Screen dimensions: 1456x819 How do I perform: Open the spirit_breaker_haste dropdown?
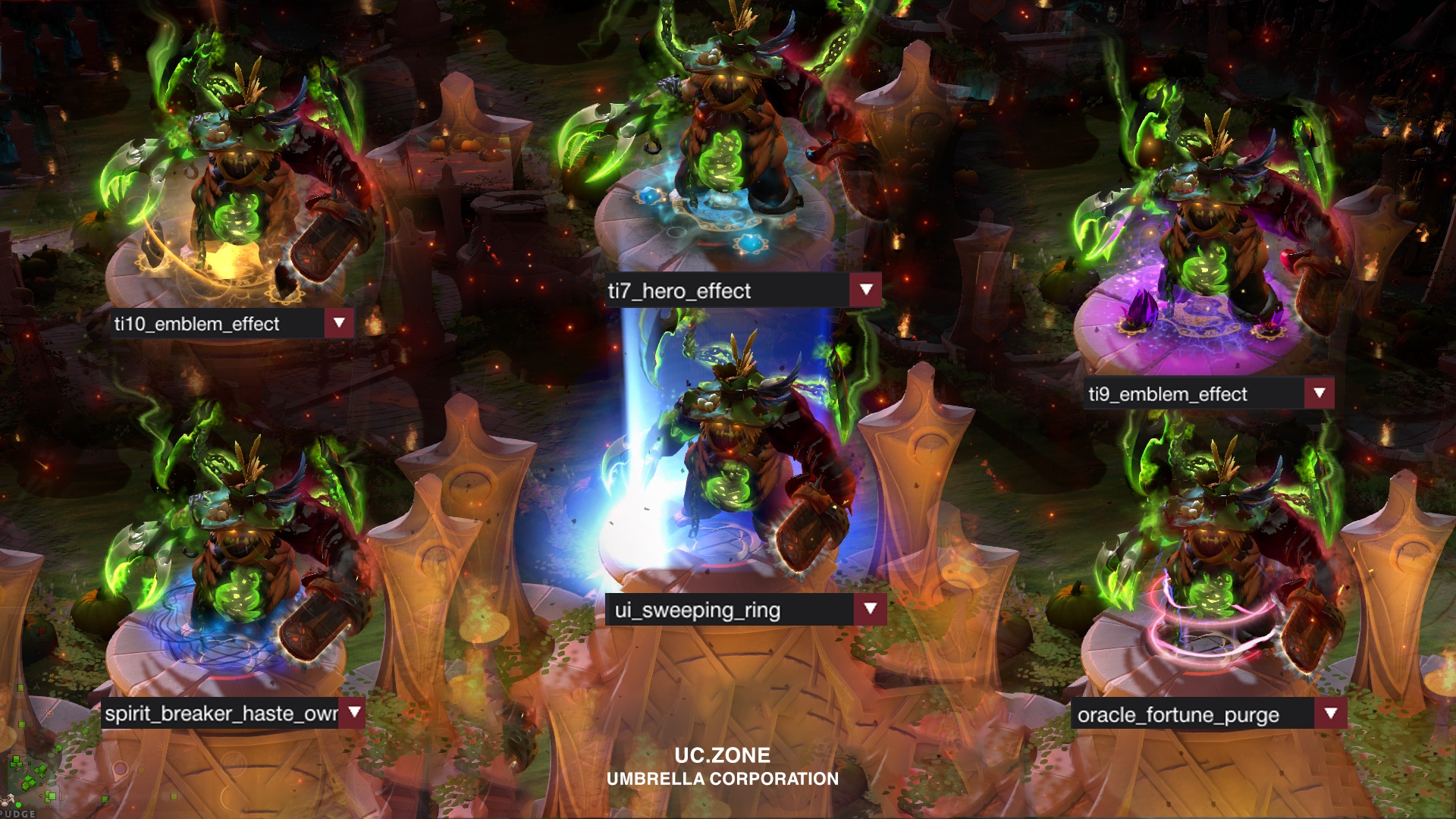(x=354, y=713)
